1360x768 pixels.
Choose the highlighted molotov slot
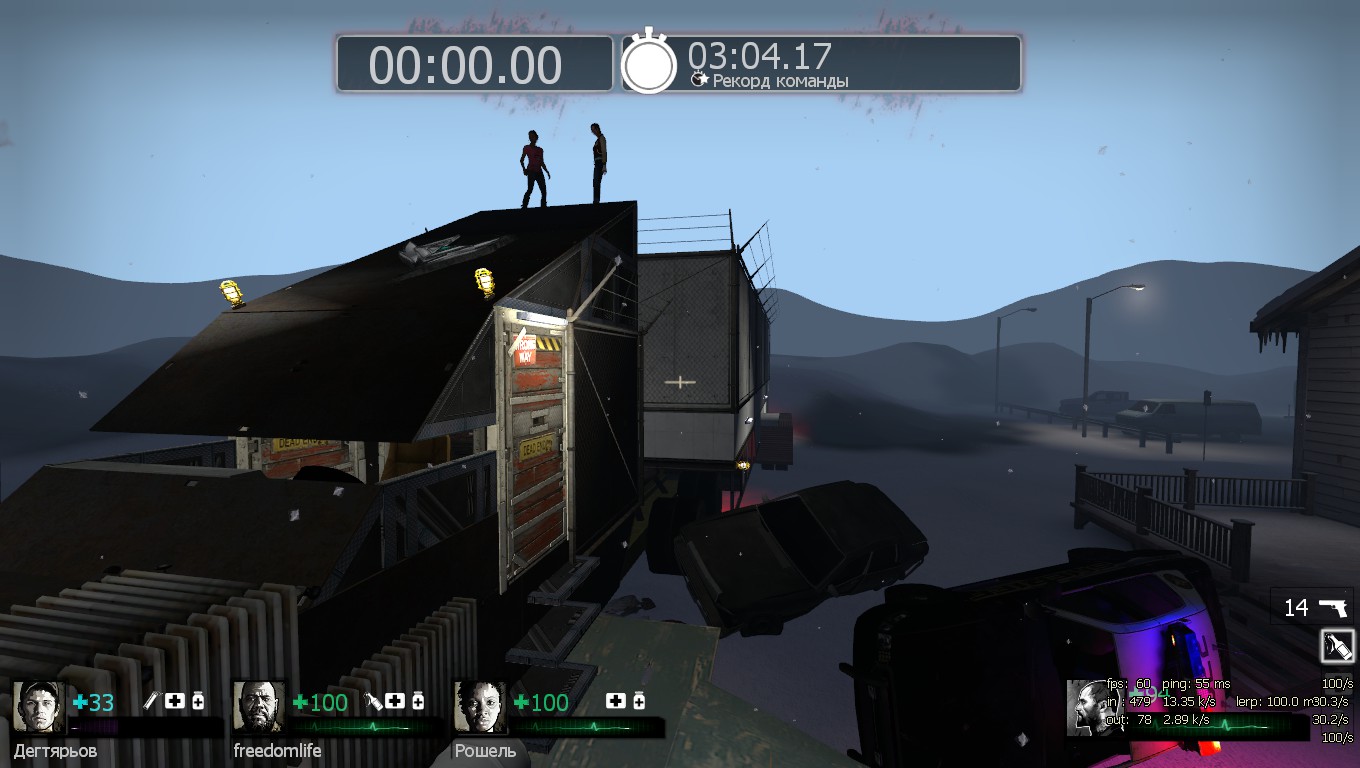pos(1337,646)
